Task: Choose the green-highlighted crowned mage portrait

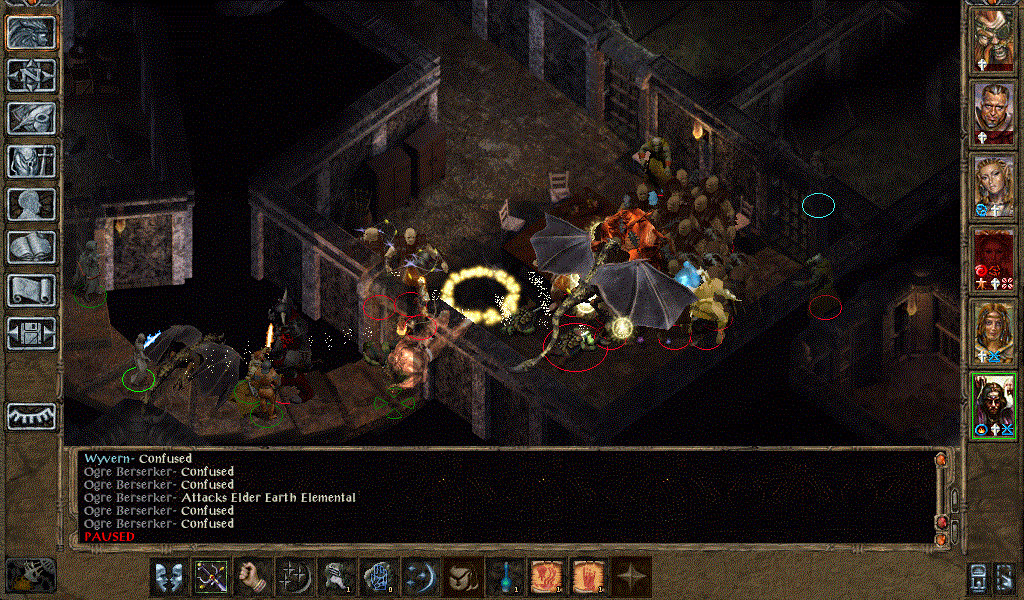Action: 994,404
